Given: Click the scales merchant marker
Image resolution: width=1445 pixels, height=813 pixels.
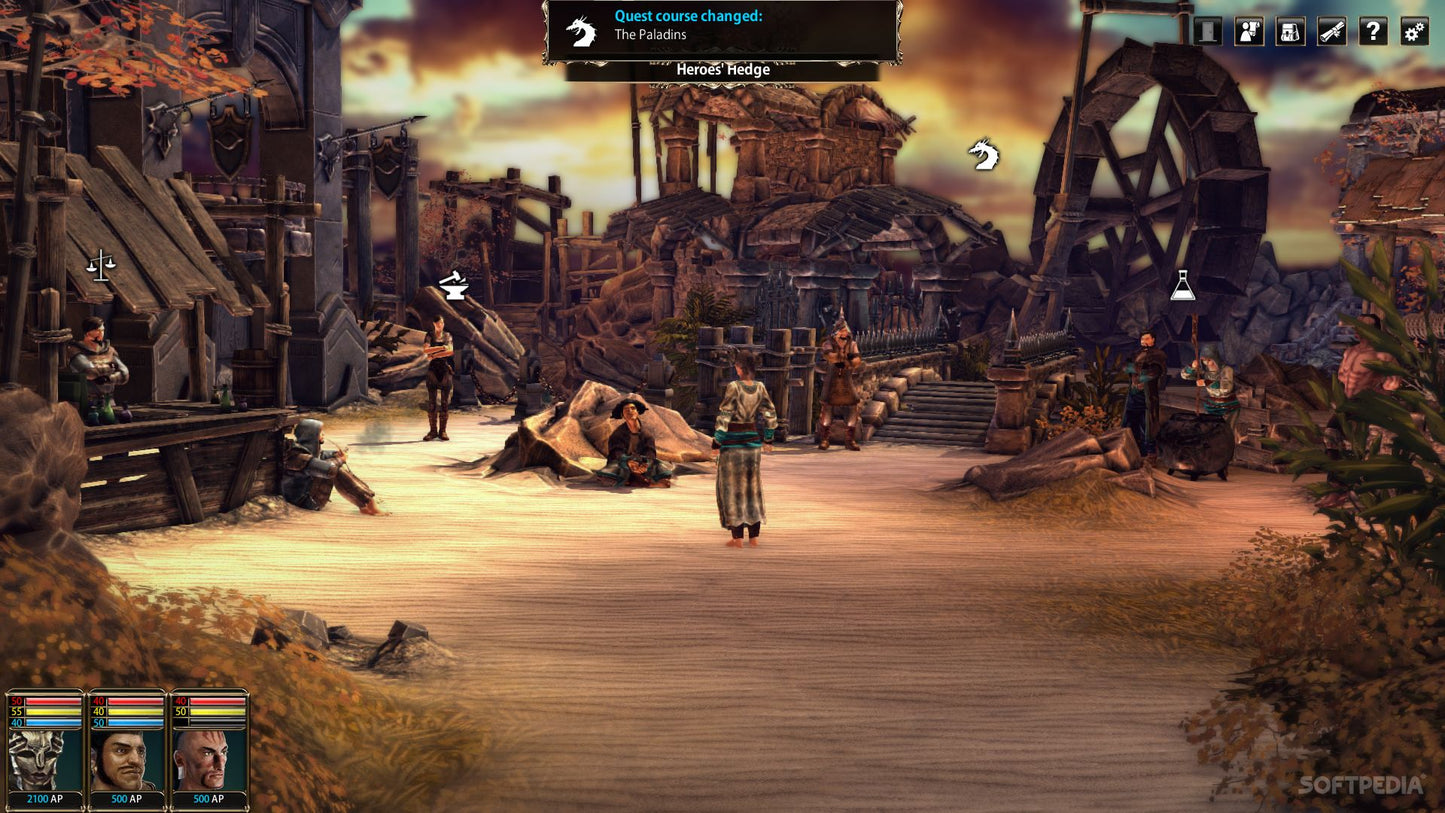Looking at the screenshot, I should pyautogui.click(x=100, y=266).
